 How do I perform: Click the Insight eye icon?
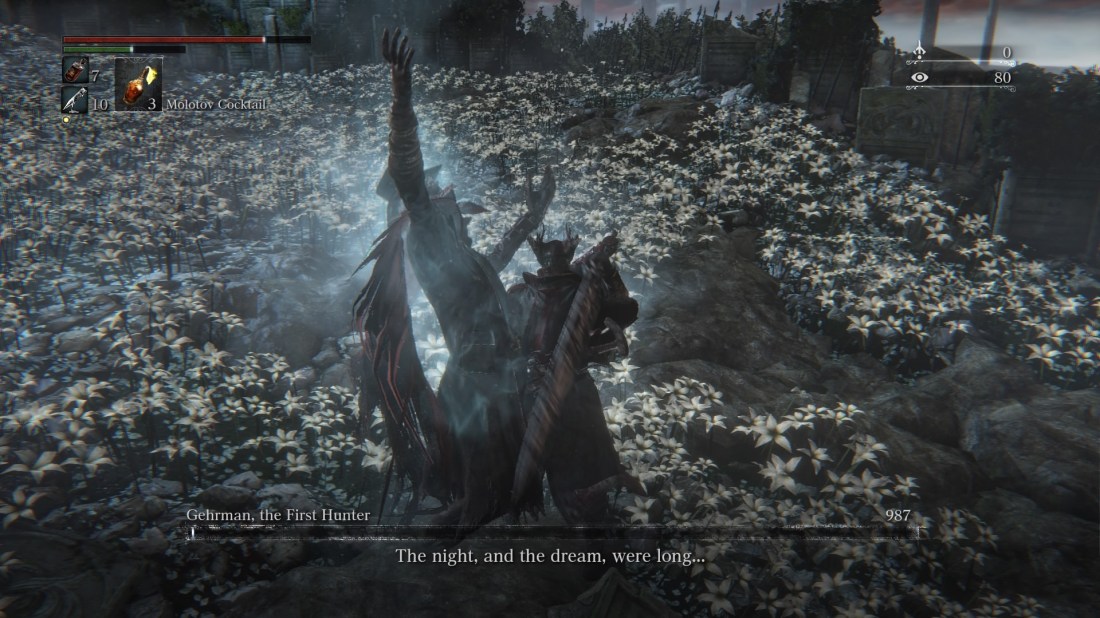coord(918,77)
